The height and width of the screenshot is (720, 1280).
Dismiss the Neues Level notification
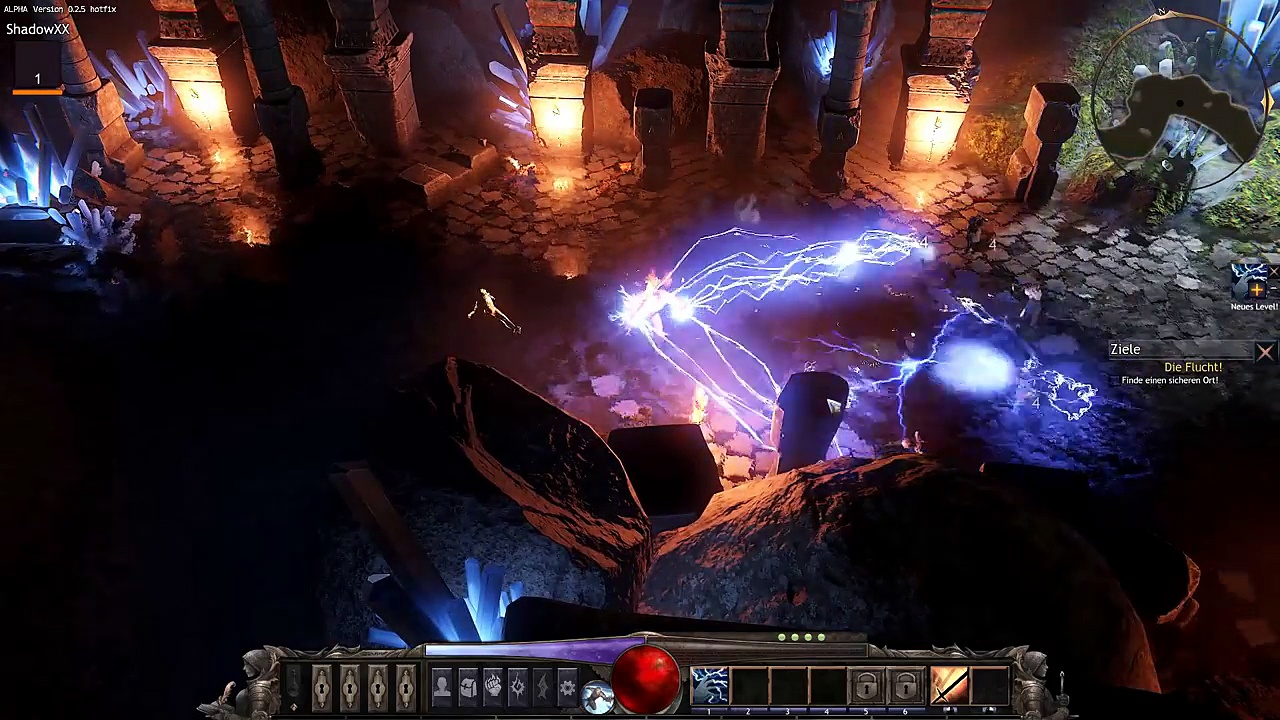pyautogui.click(x=1274, y=271)
